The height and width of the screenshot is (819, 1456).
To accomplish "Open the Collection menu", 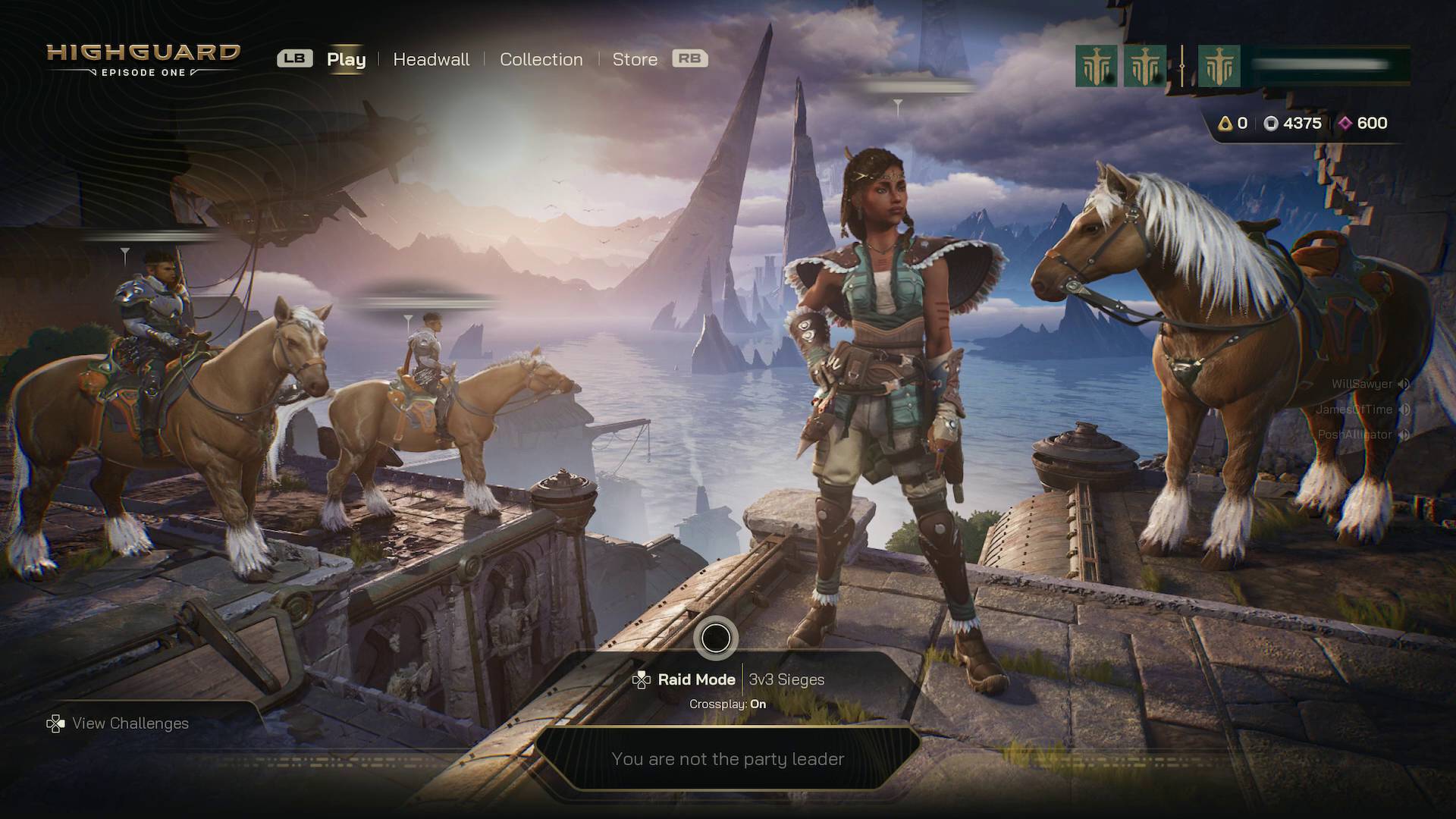I will coord(541,59).
